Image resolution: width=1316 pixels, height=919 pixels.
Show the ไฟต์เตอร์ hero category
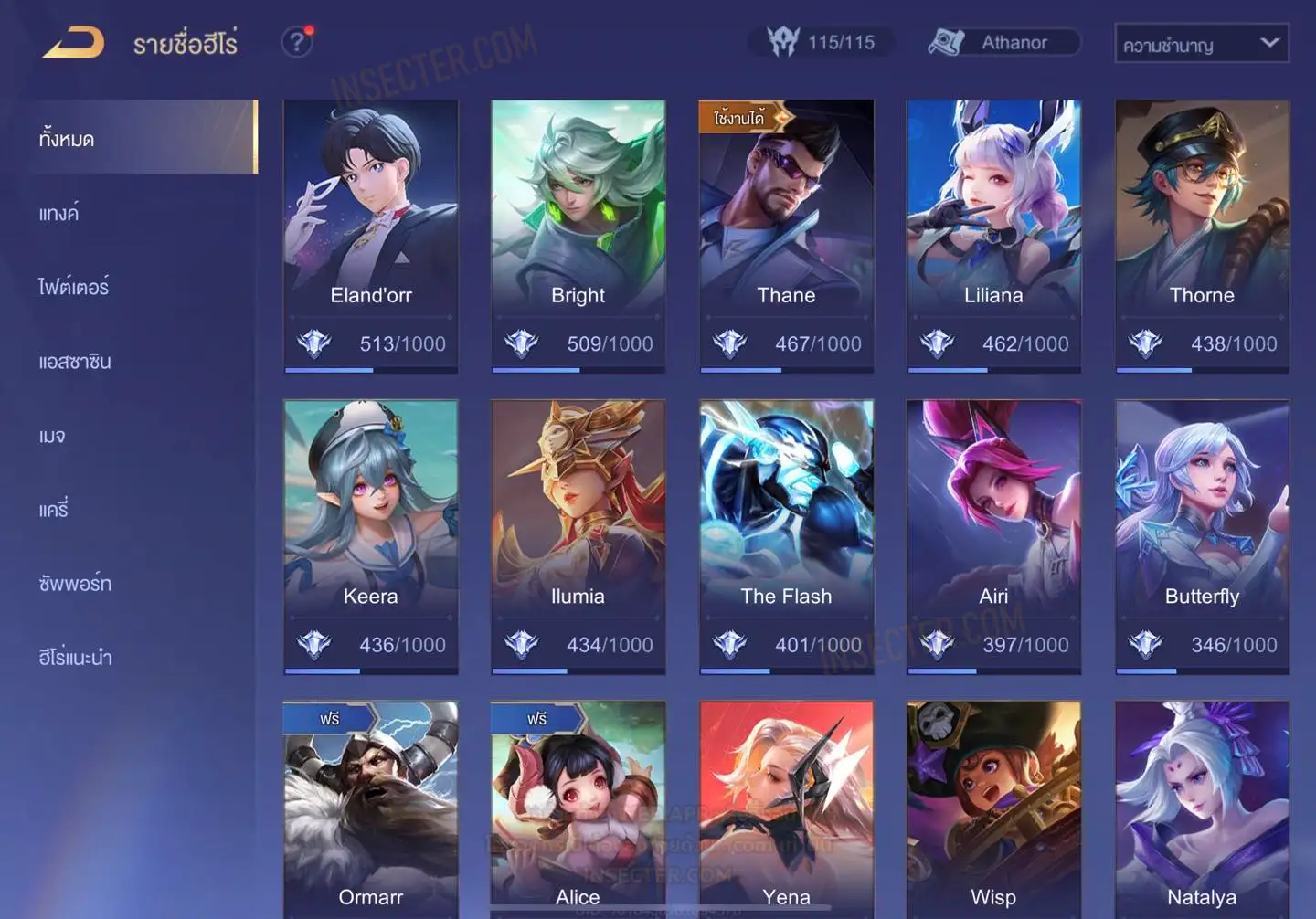click(74, 288)
